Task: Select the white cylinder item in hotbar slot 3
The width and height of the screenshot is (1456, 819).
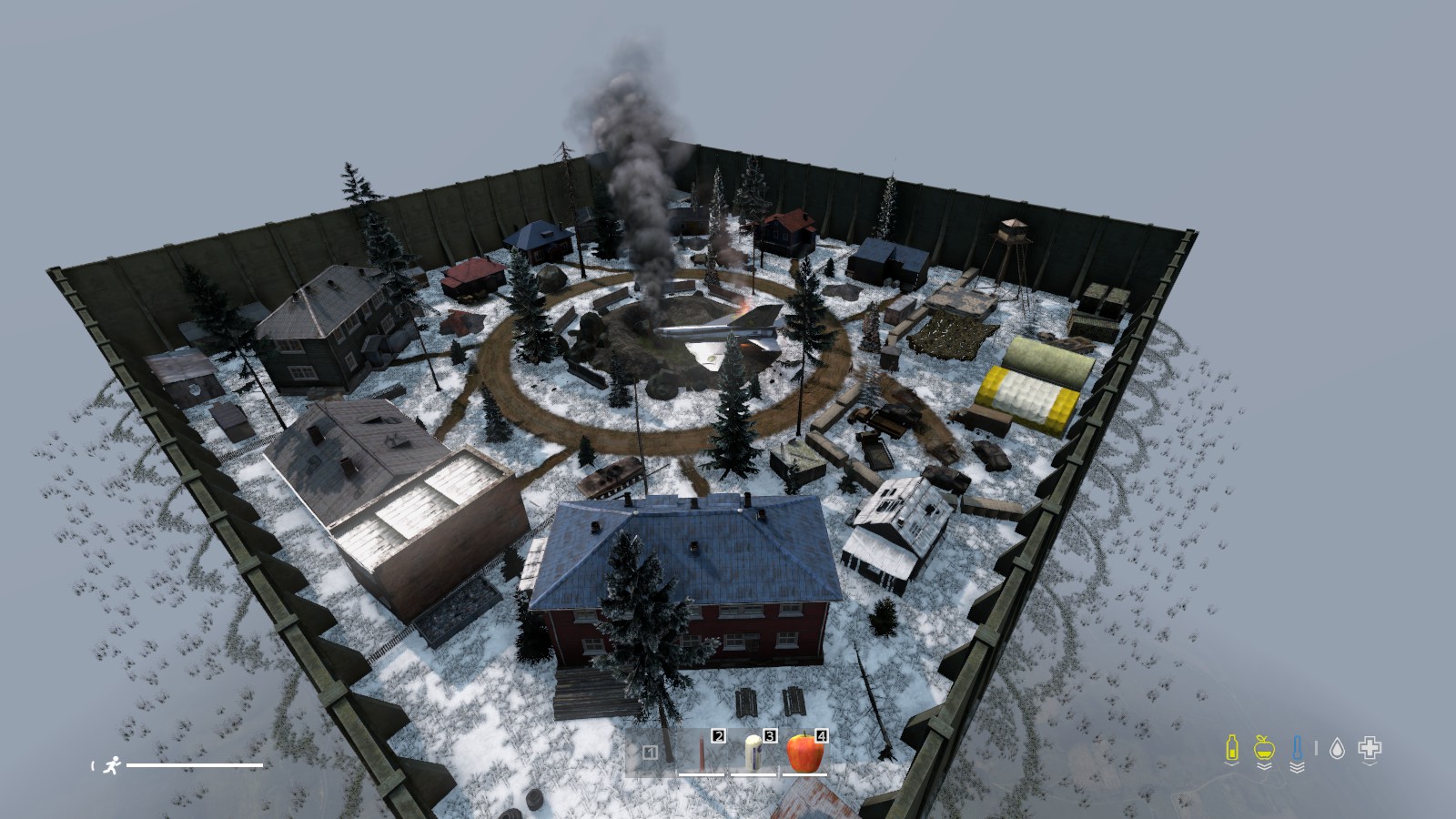Action: 753,753
